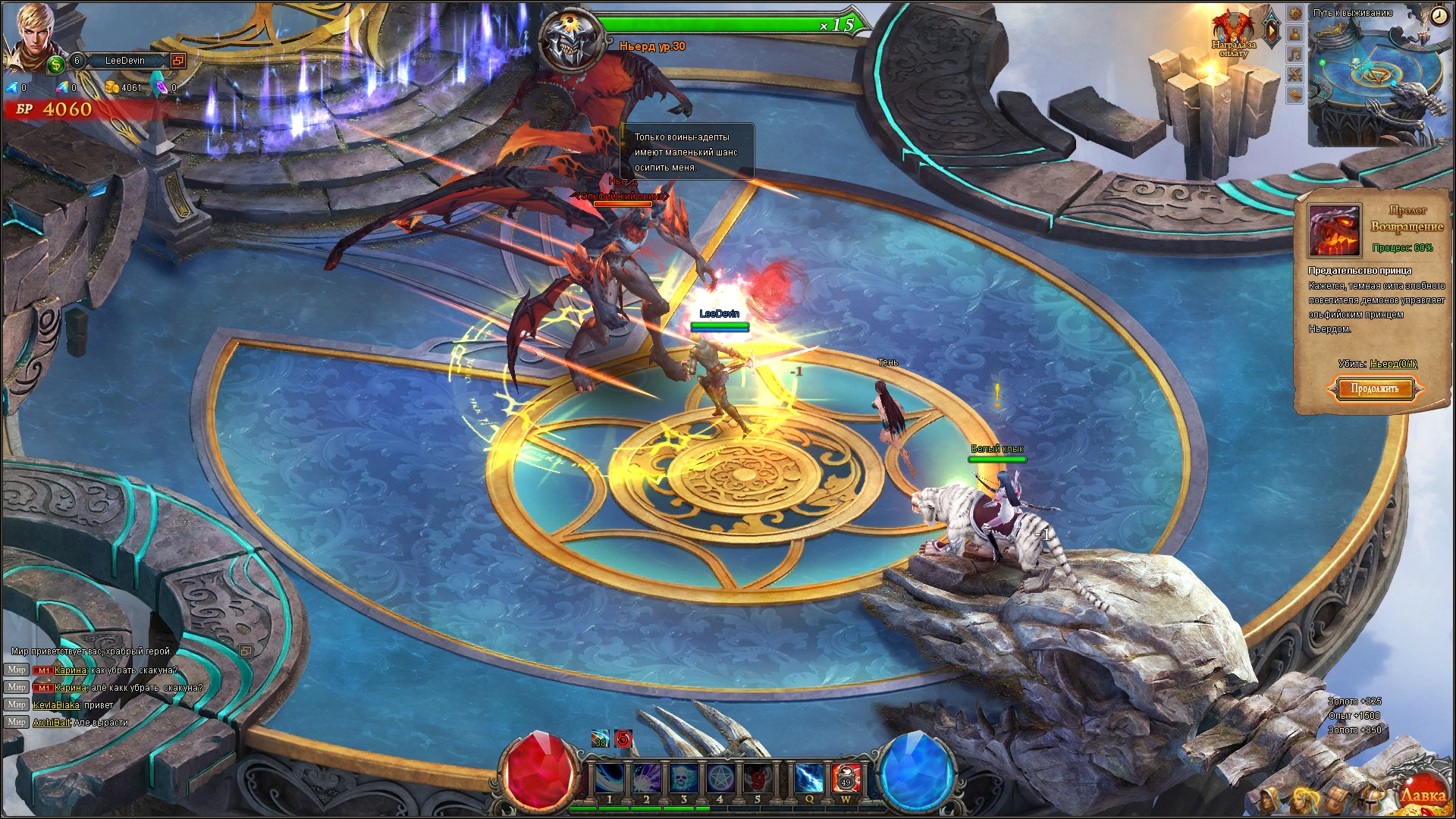1456x819 pixels.
Task: Click the player silhouette icon
Action: tap(1294, 33)
